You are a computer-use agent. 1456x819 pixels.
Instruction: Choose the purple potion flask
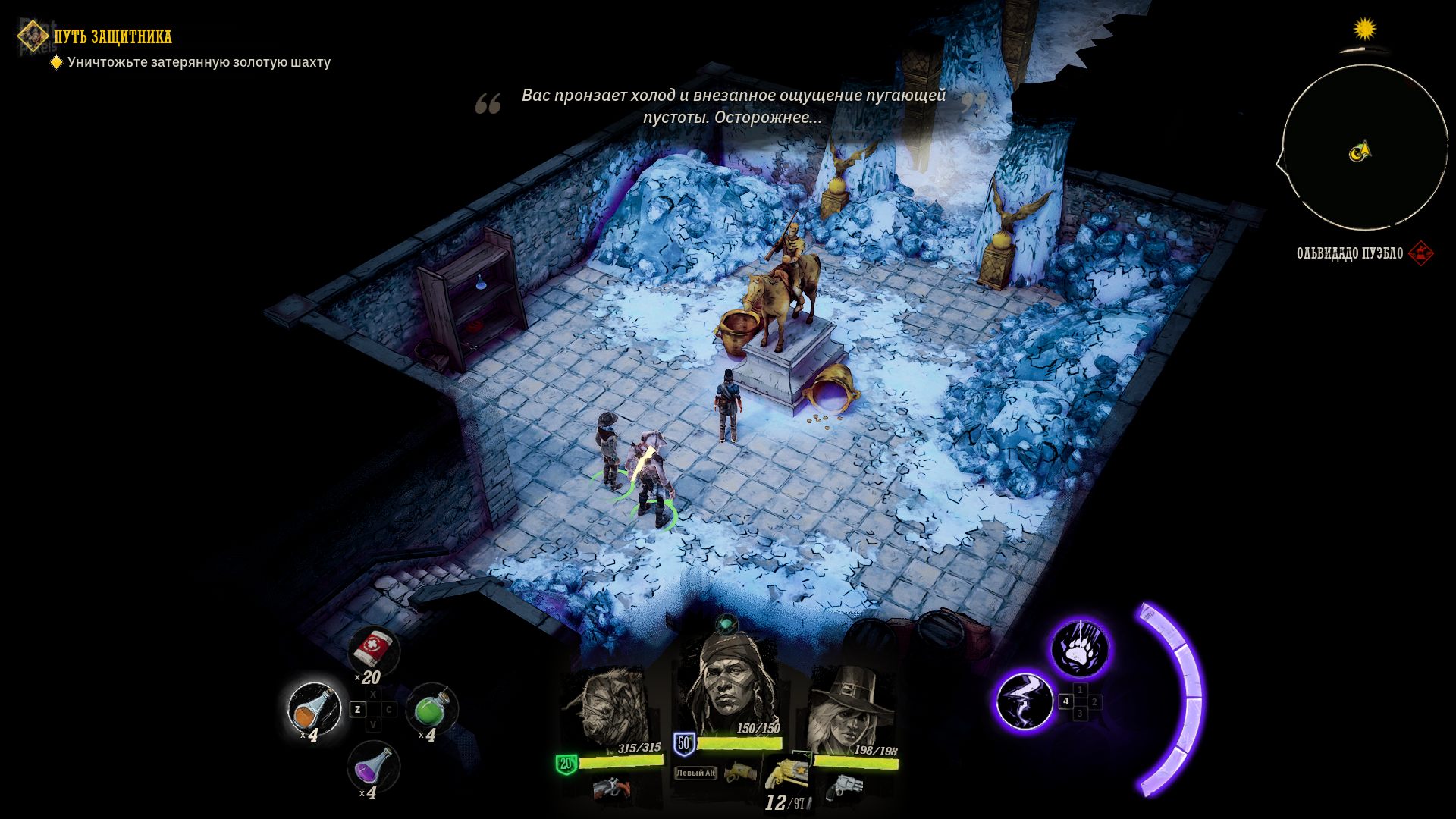(372, 767)
